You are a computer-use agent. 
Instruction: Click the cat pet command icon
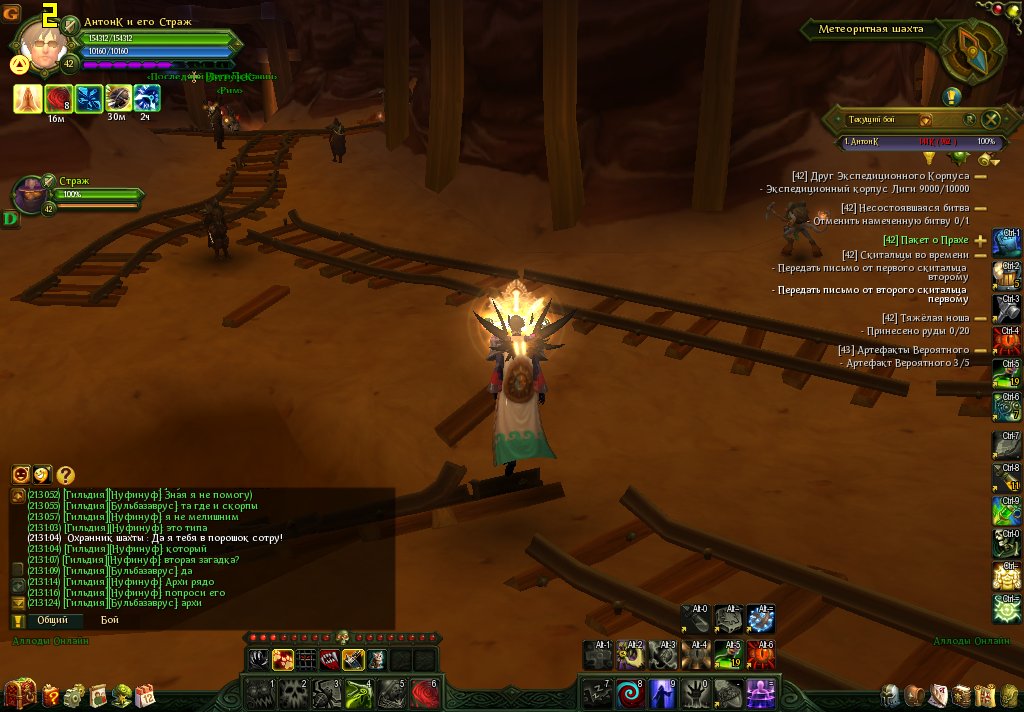[x=376, y=659]
